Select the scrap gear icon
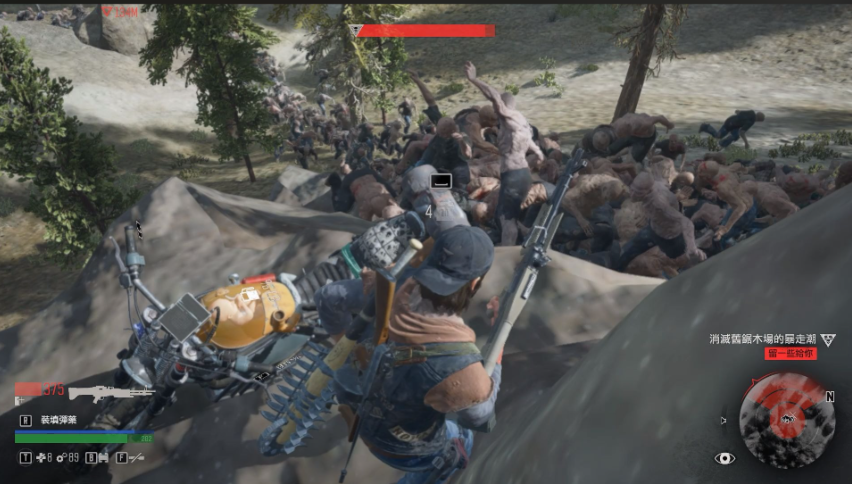This screenshot has height=484, width=852. (x=61, y=458)
